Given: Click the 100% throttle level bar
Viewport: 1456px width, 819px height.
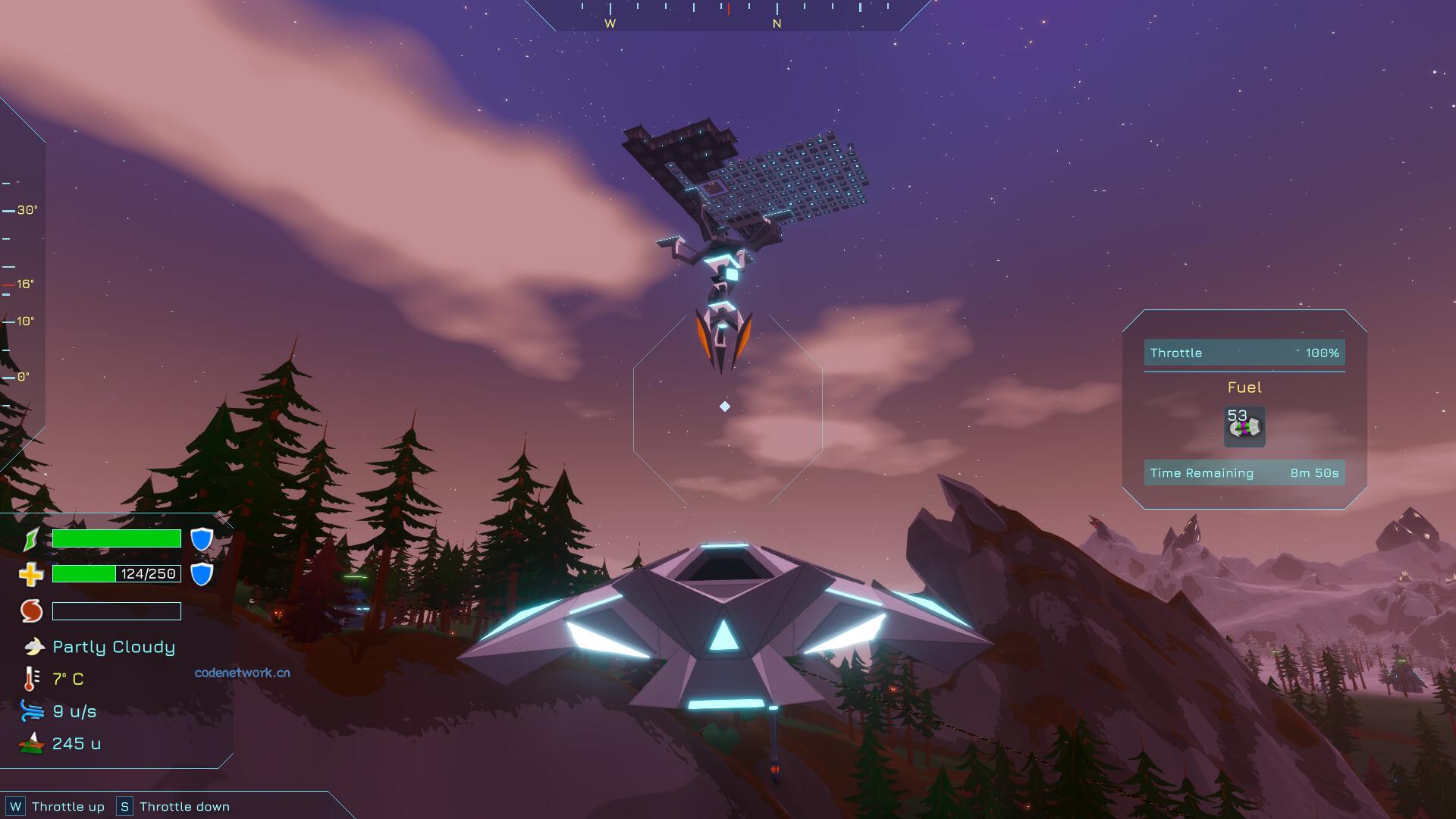Looking at the screenshot, I should (x=1323, y=353).
